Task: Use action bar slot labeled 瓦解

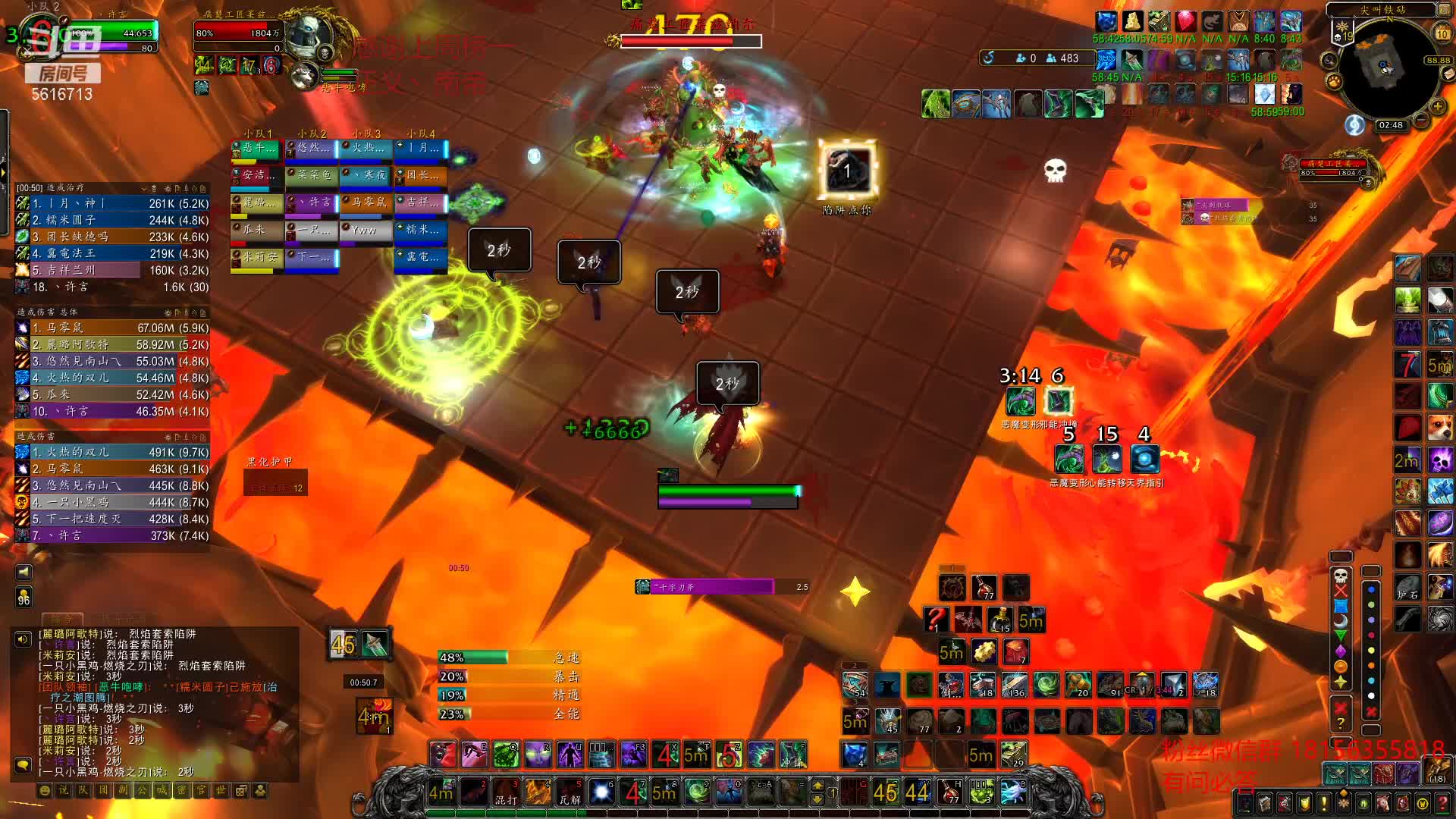Action: 570,792
